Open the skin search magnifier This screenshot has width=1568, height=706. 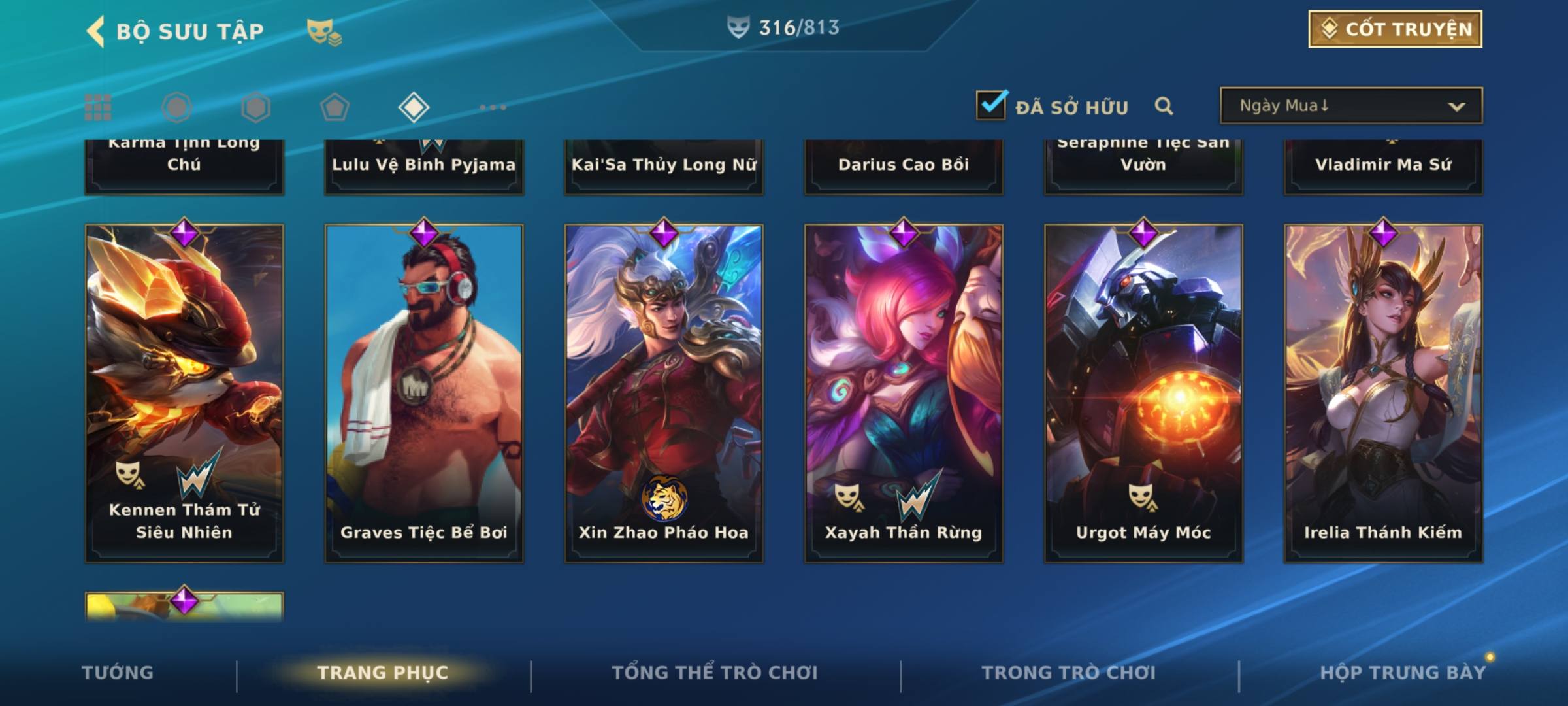point(1164,106)
